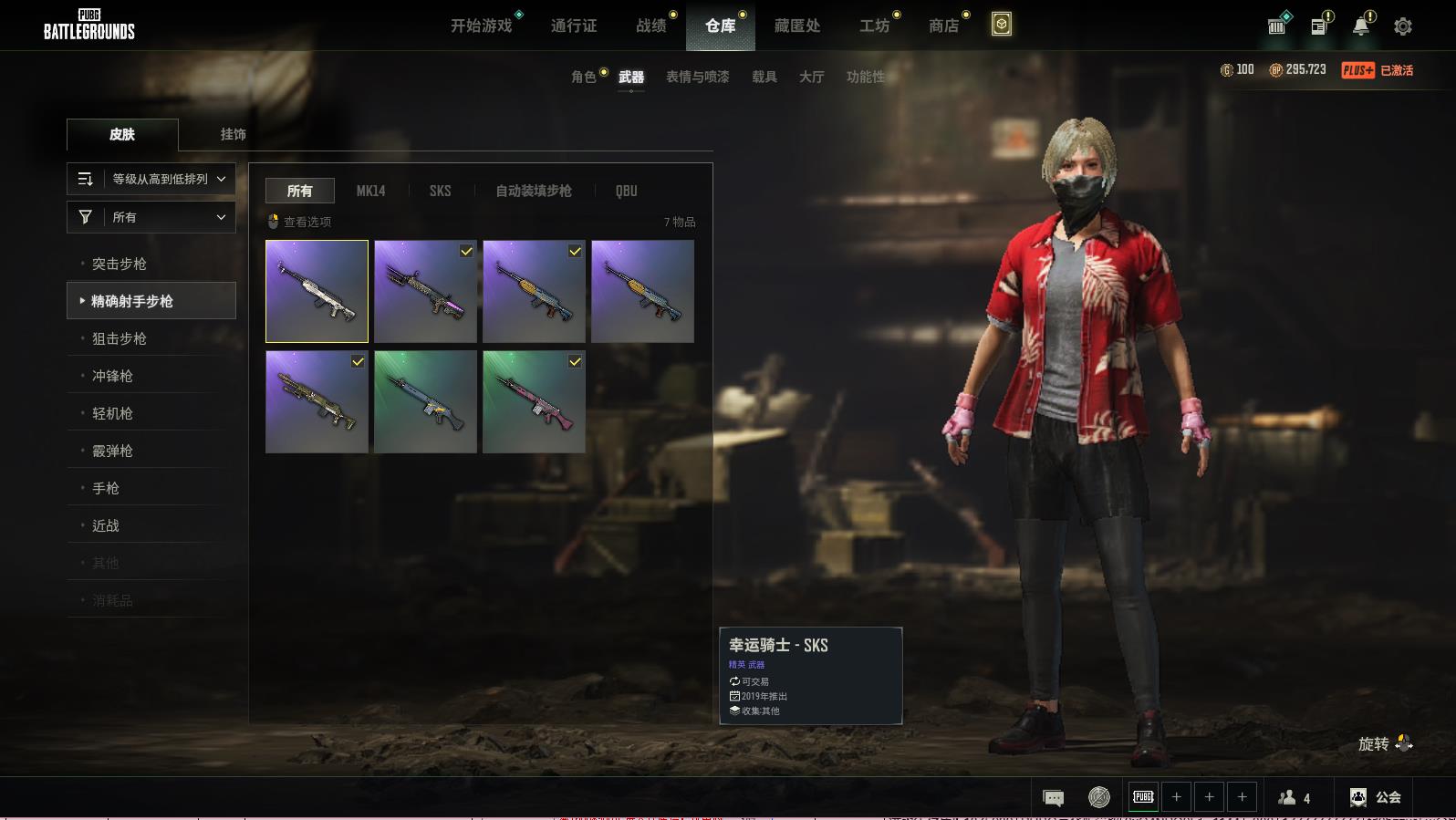Open the 商店 store page
Screen dimensions: 1456x820
click(x=944, y=26)
